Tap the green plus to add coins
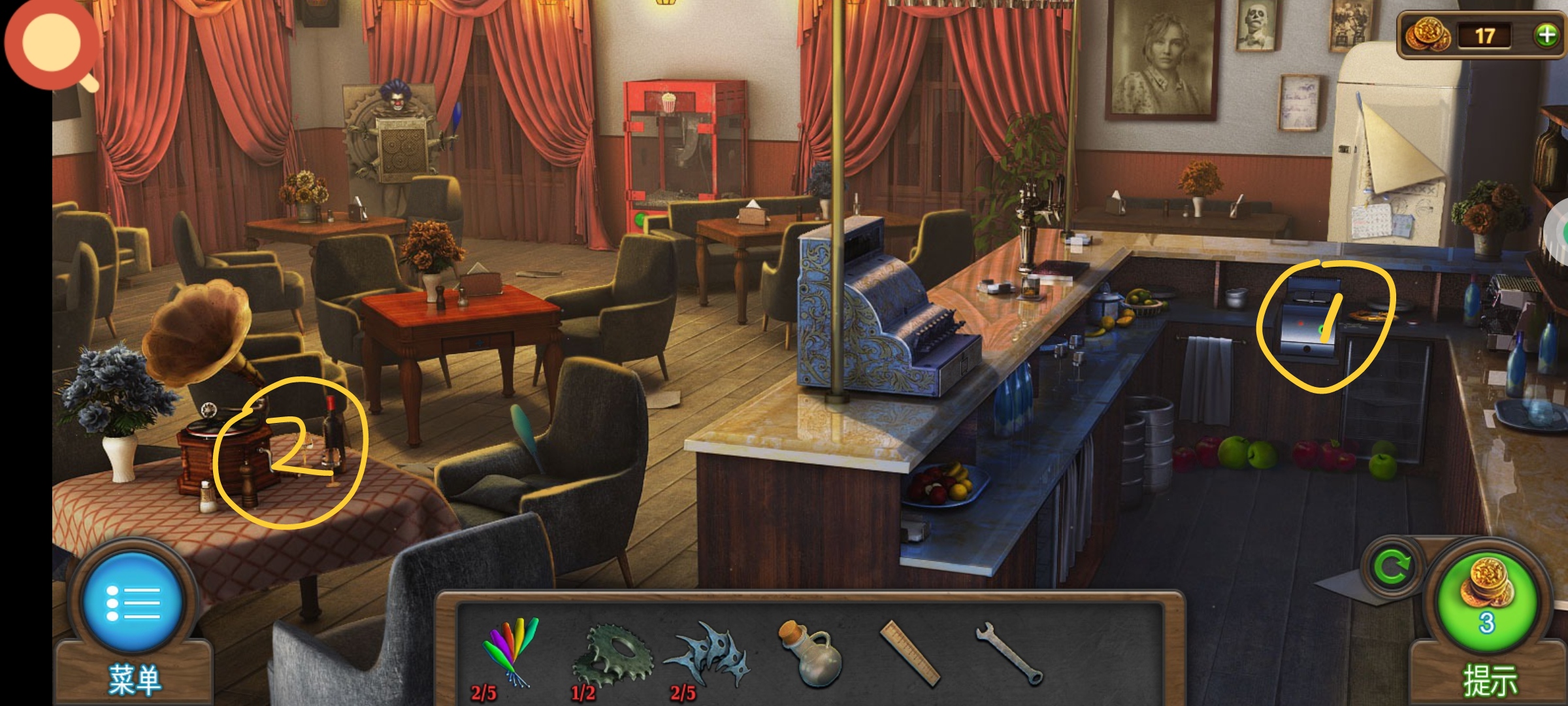Image resolution: width=1568 pixels, height=706 pixels. tap(1546, 35)
